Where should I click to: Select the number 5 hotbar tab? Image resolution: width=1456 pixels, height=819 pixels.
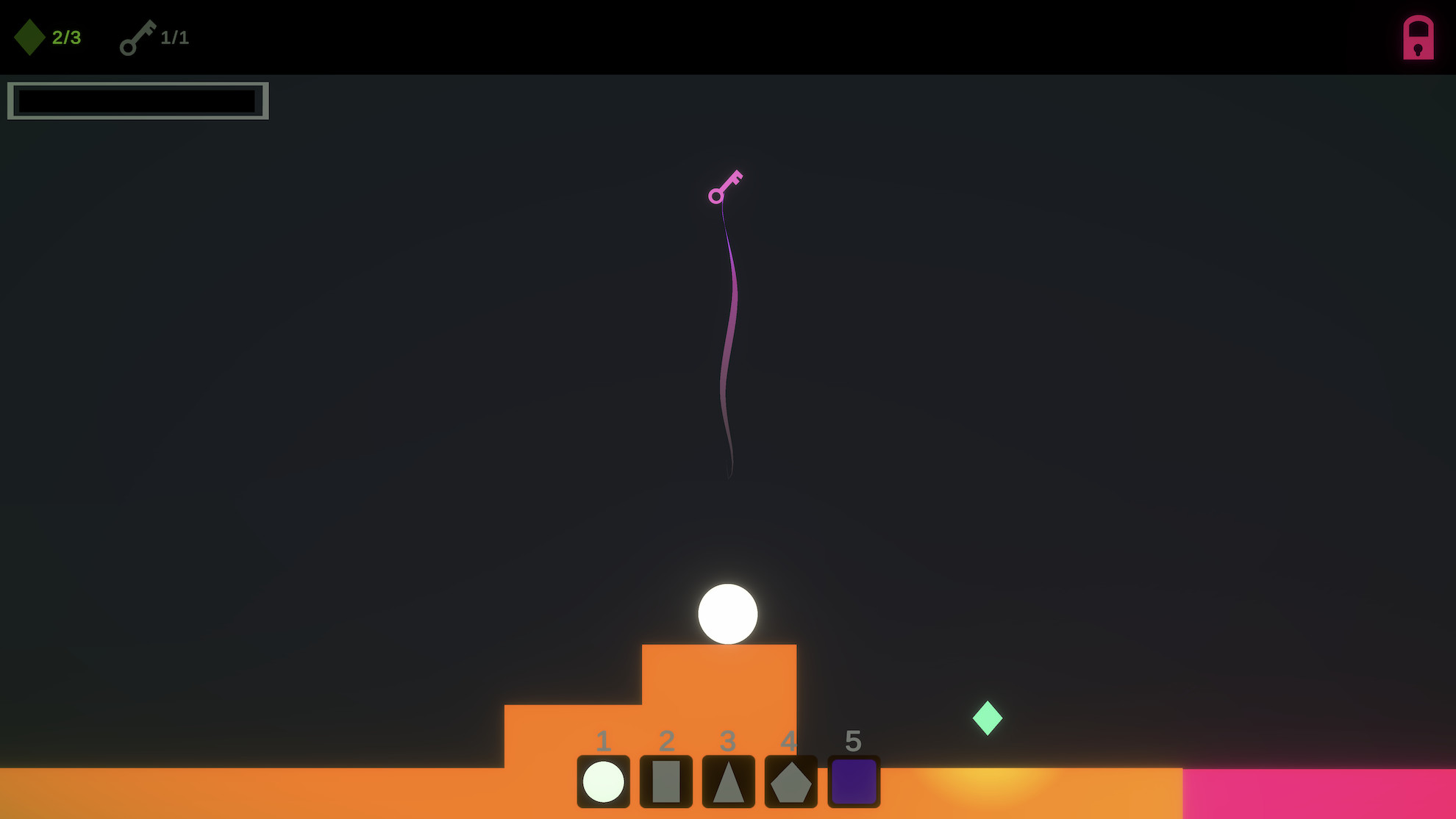pyautogui.click(x=852, y=742)
